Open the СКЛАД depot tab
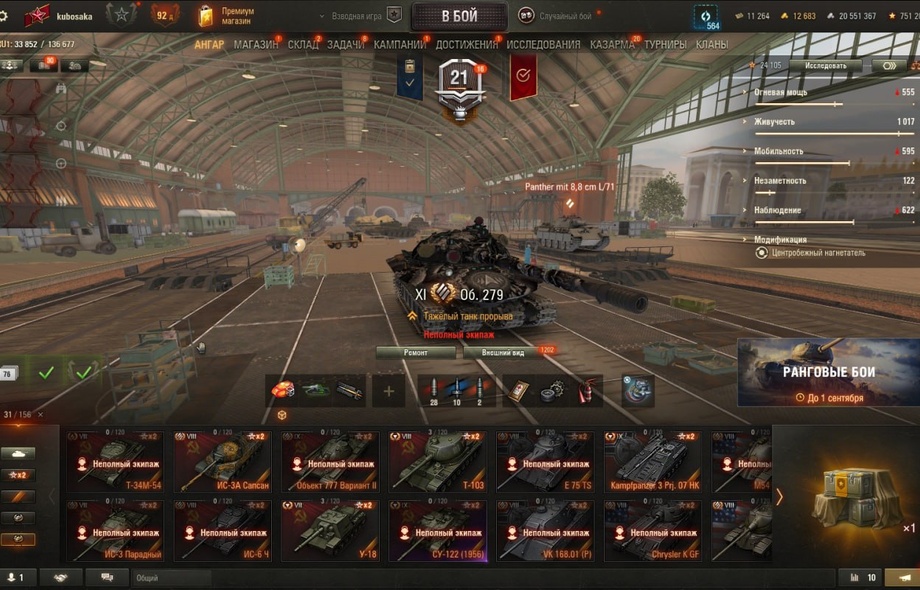This screenshot has height=590, width=920. tap(302, 45)
